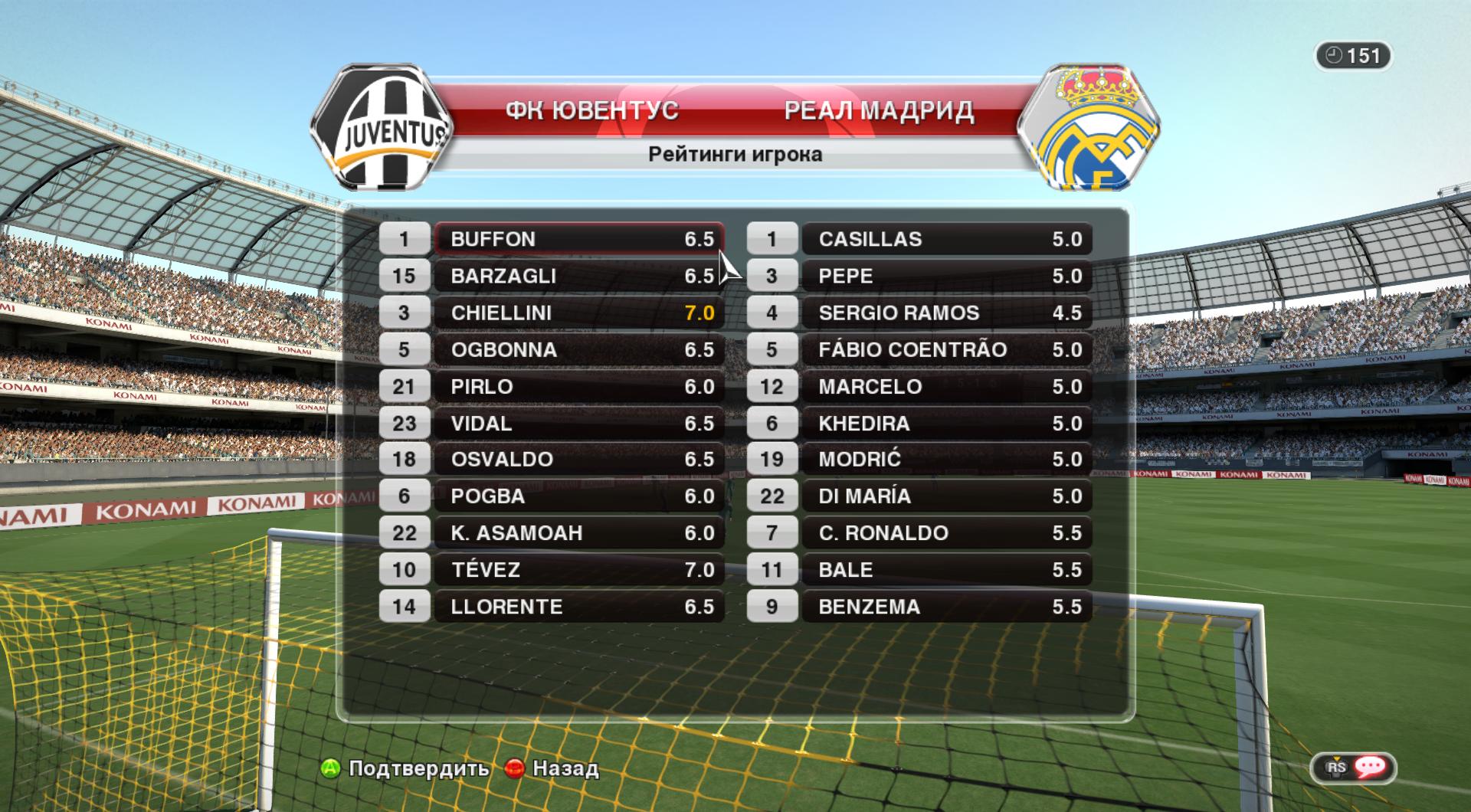Choose the K. Asamoah row
The height and width of the screenshot is (812, 1471).
(578, 532)
